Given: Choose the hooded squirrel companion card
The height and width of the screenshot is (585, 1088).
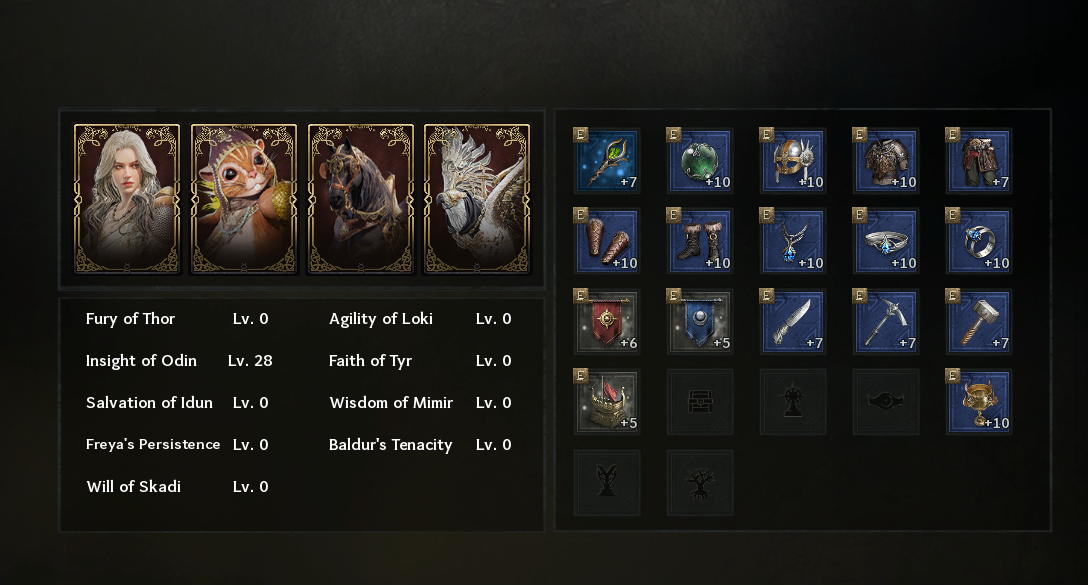Looking at the screenshot, I should pos(244,198).
